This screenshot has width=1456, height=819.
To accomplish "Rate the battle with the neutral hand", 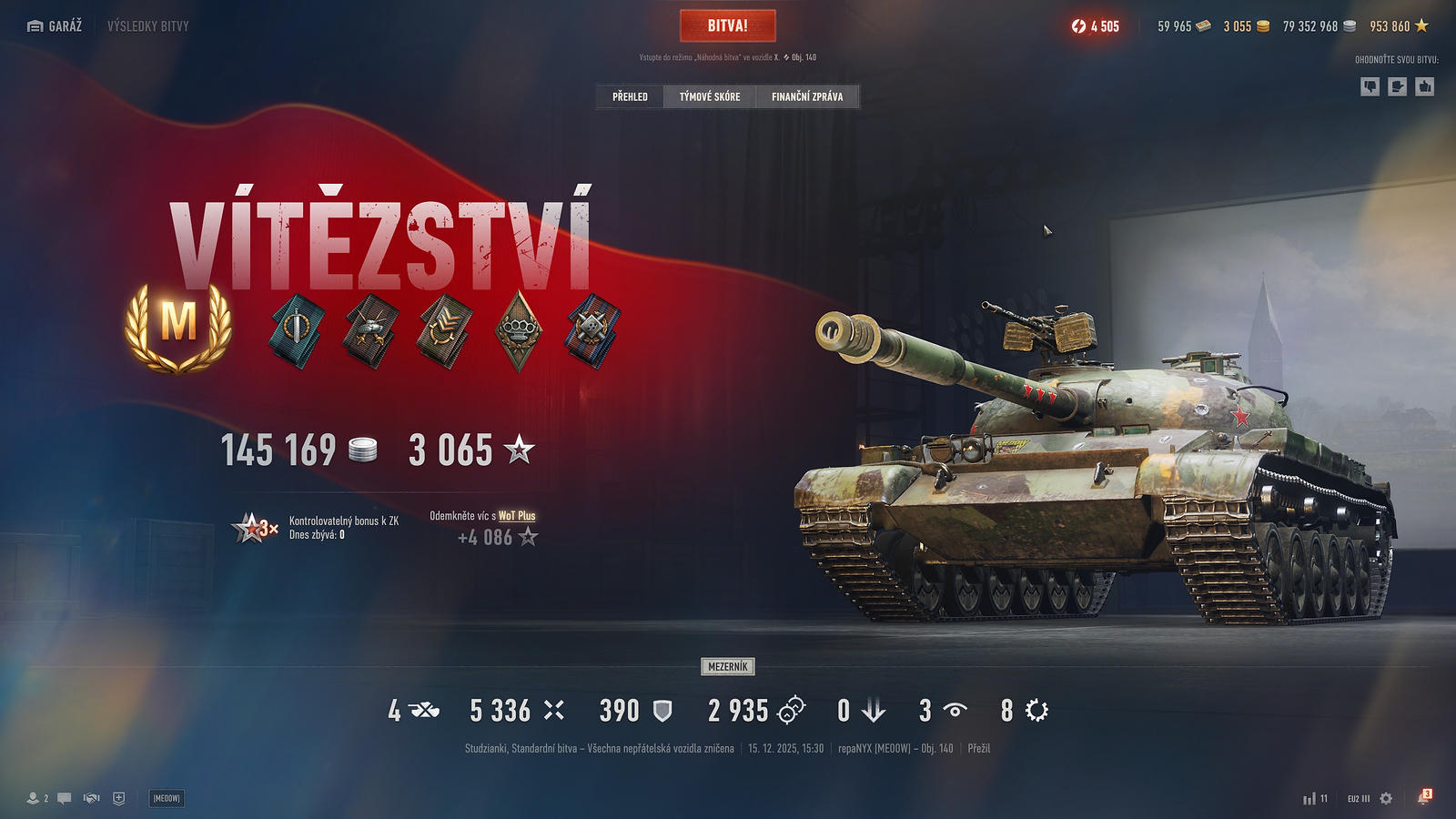I will point(1397,86).
